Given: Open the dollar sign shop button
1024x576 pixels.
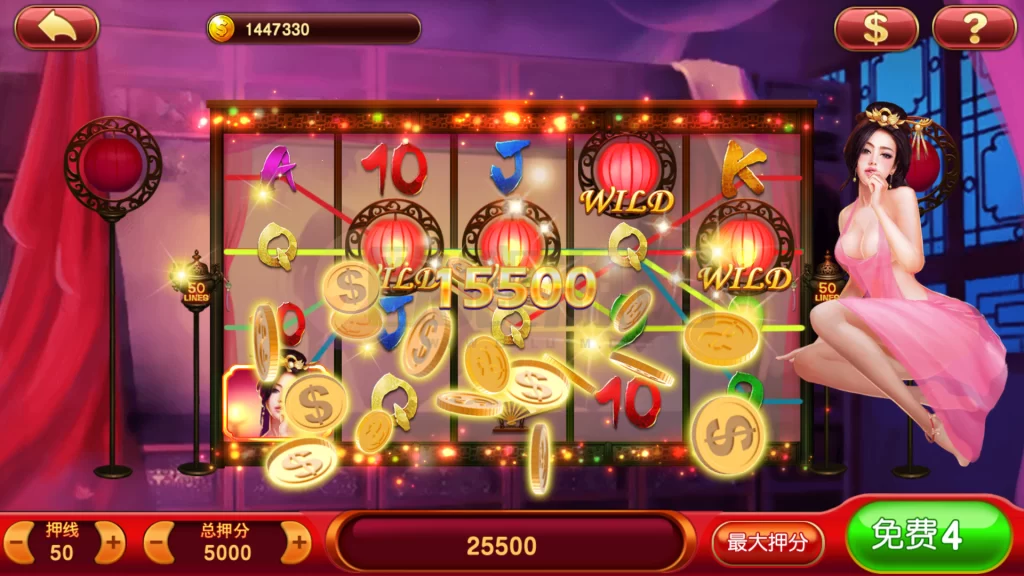Looking at the screenshot, I should pos(876,28).
